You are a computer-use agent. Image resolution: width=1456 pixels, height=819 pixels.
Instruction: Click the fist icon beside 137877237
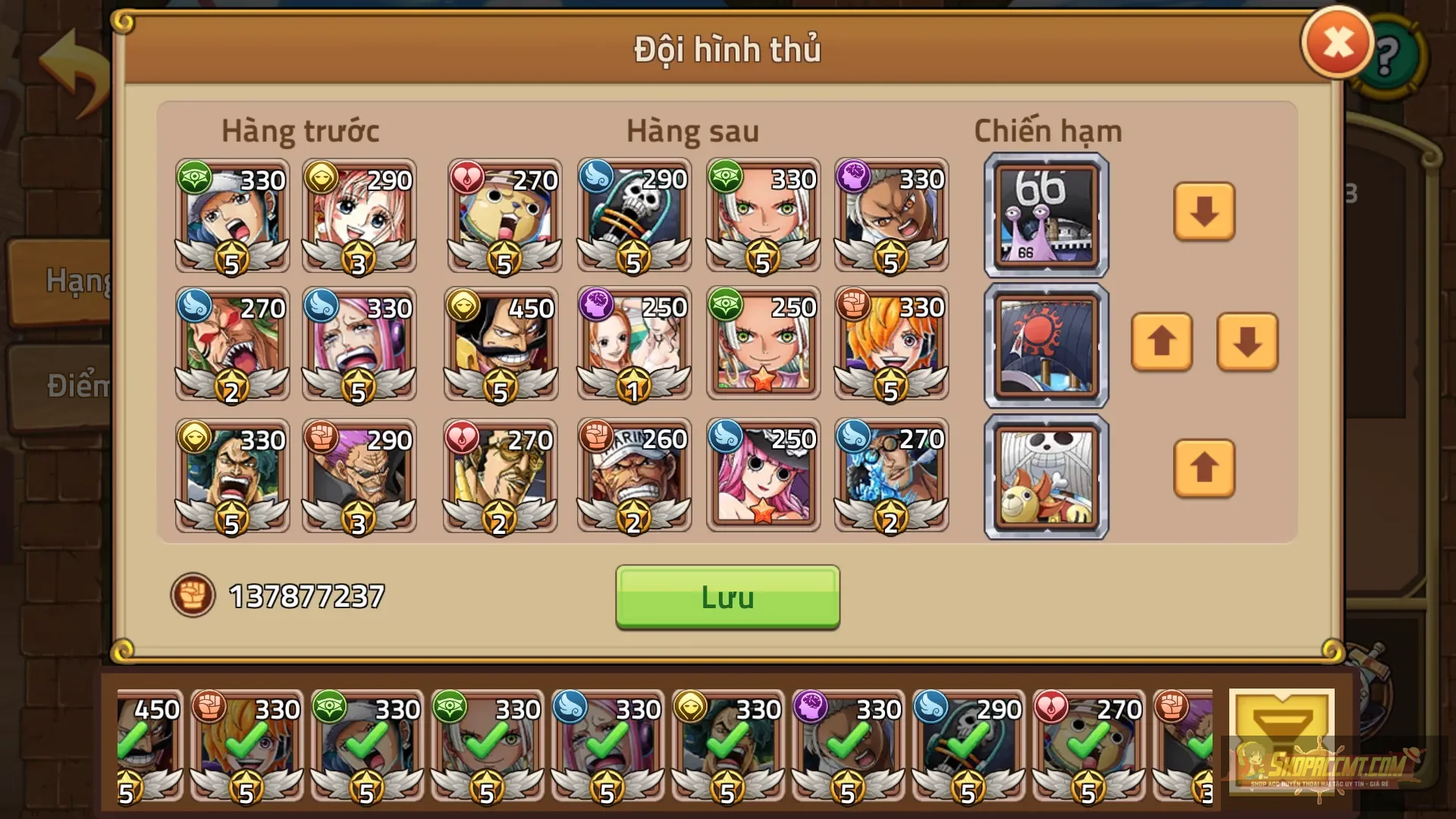click(x=194, y=595)
